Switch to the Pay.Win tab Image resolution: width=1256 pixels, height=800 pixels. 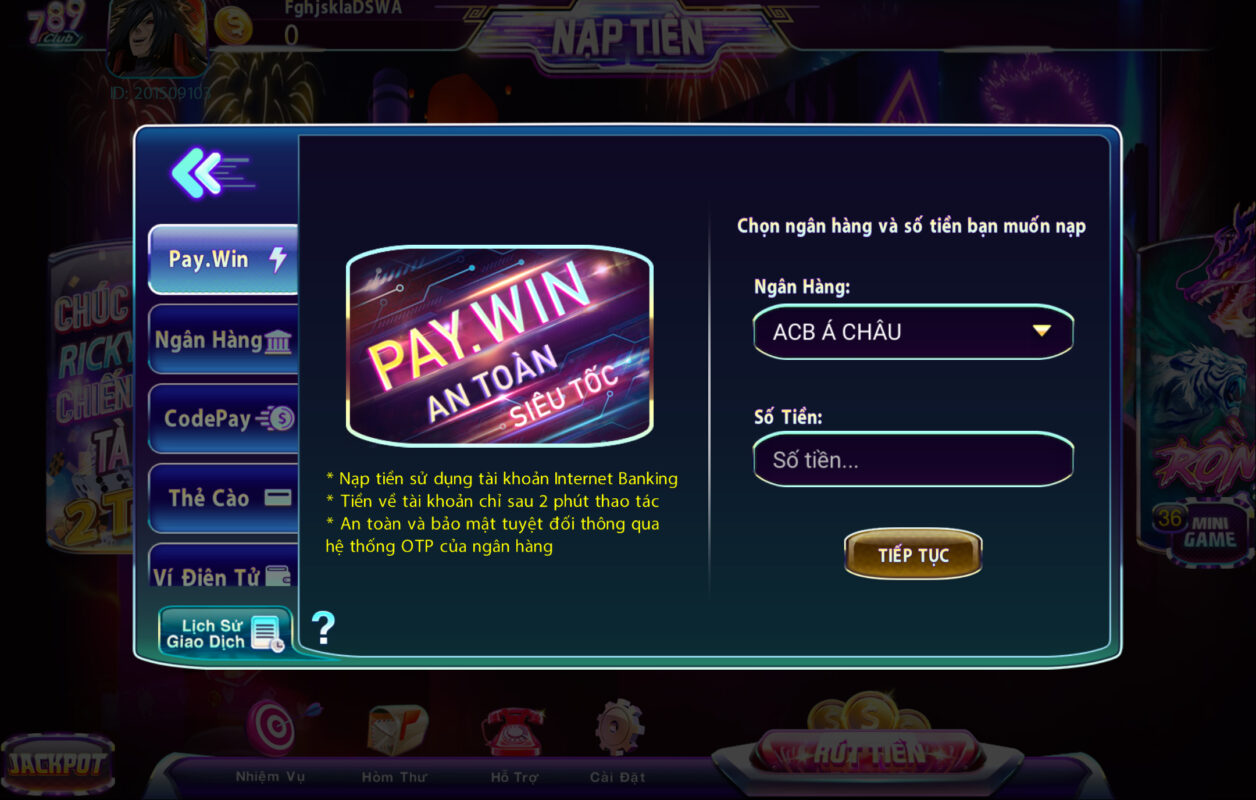pos(224,259)
